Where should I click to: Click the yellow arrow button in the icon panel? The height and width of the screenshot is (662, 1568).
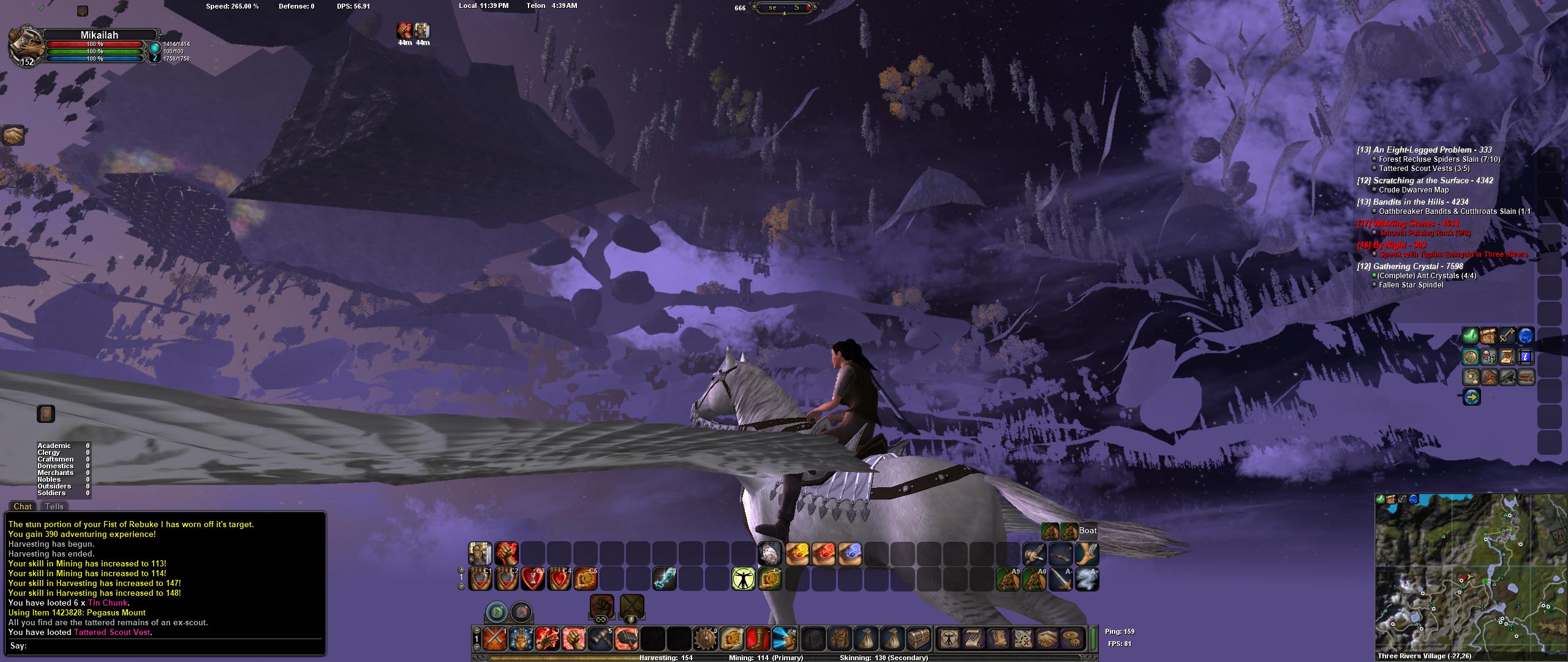1471,397
